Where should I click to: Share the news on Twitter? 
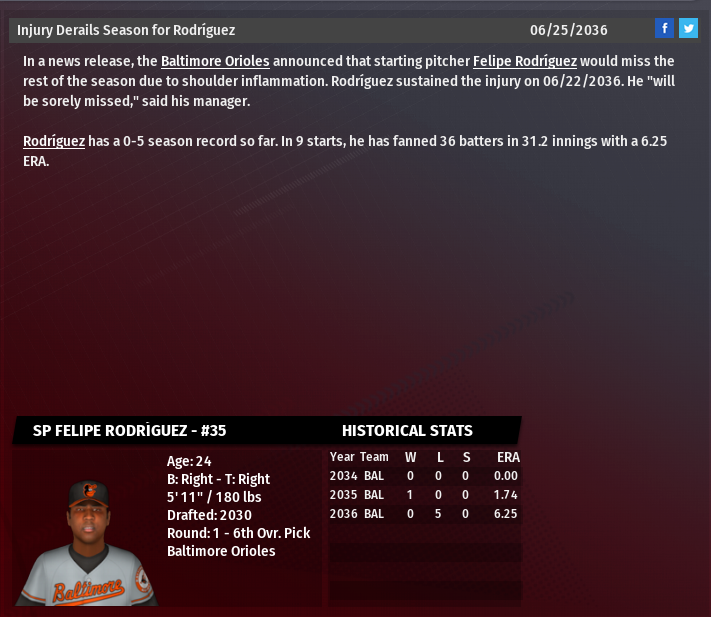click(x=688, y=28)
